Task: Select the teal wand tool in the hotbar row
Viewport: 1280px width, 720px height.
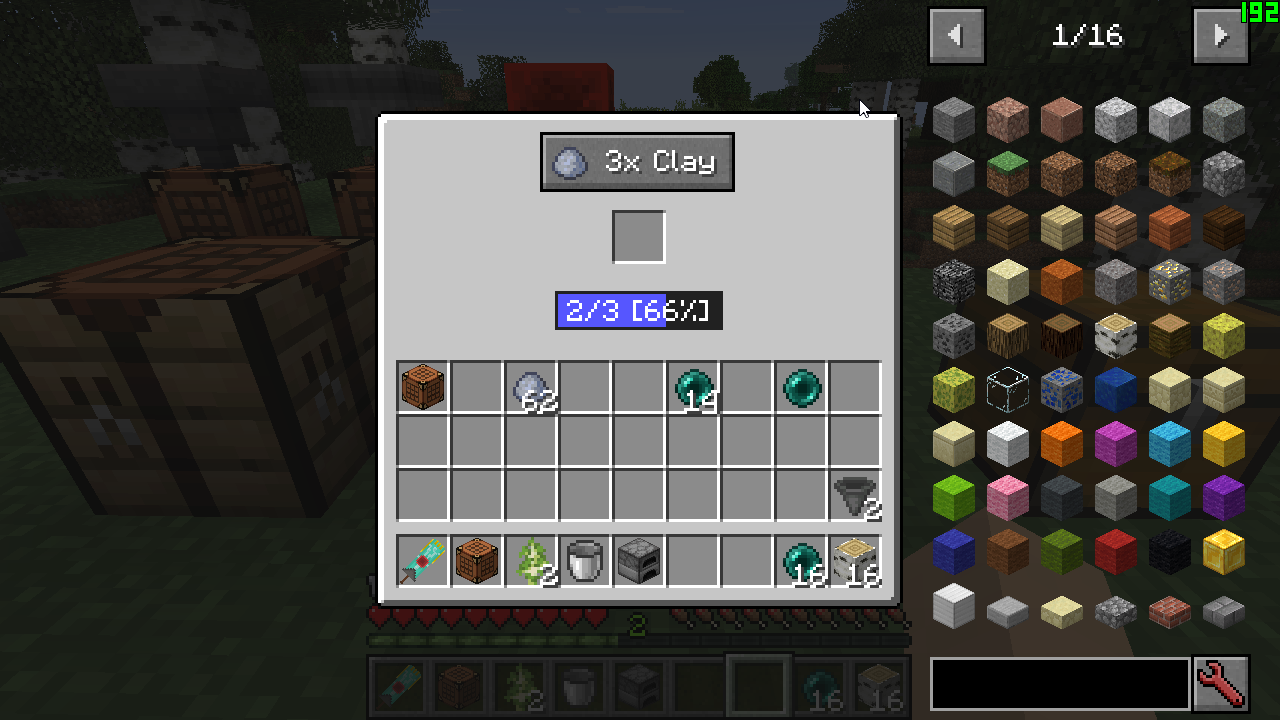Action: point(422,561)
